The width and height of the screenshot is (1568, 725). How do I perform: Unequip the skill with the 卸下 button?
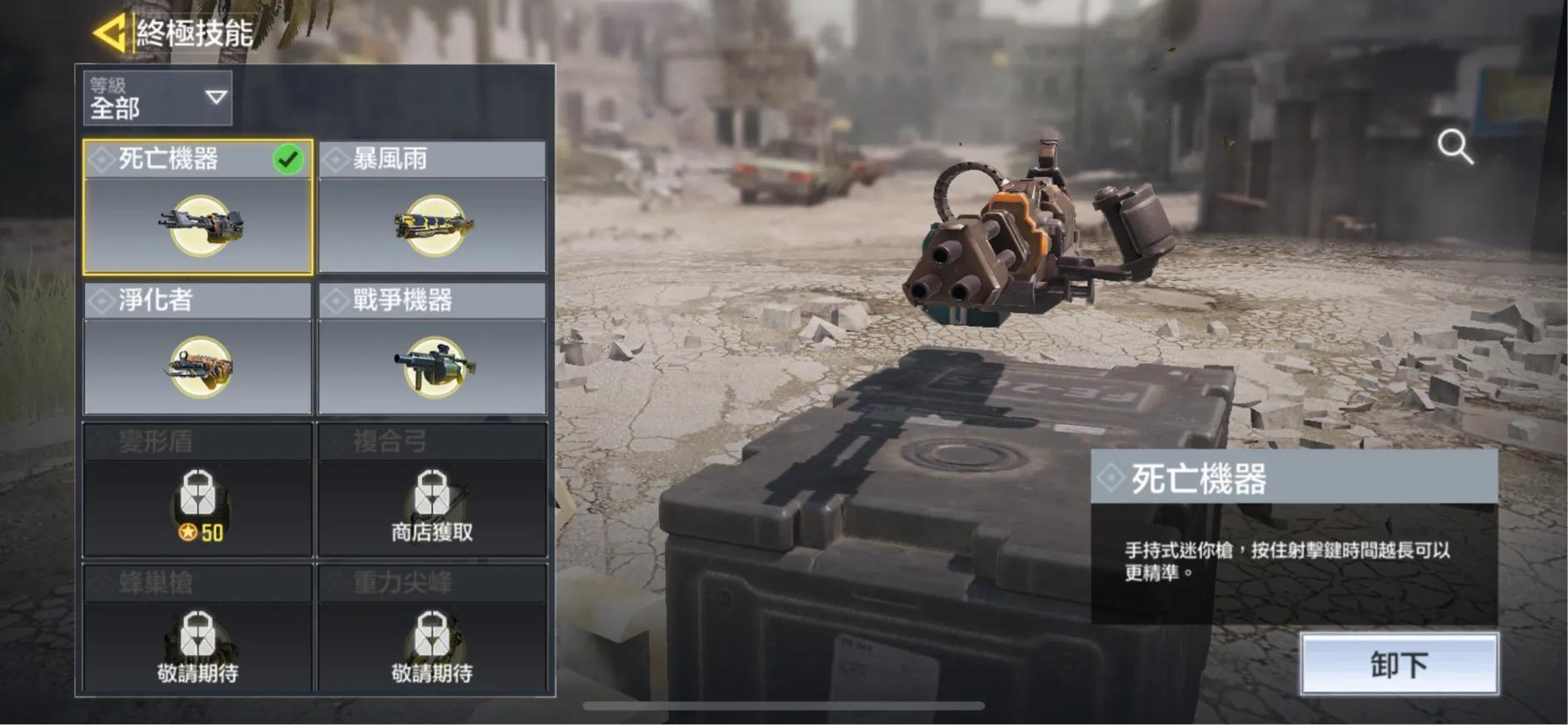(x=1399, y=664)
